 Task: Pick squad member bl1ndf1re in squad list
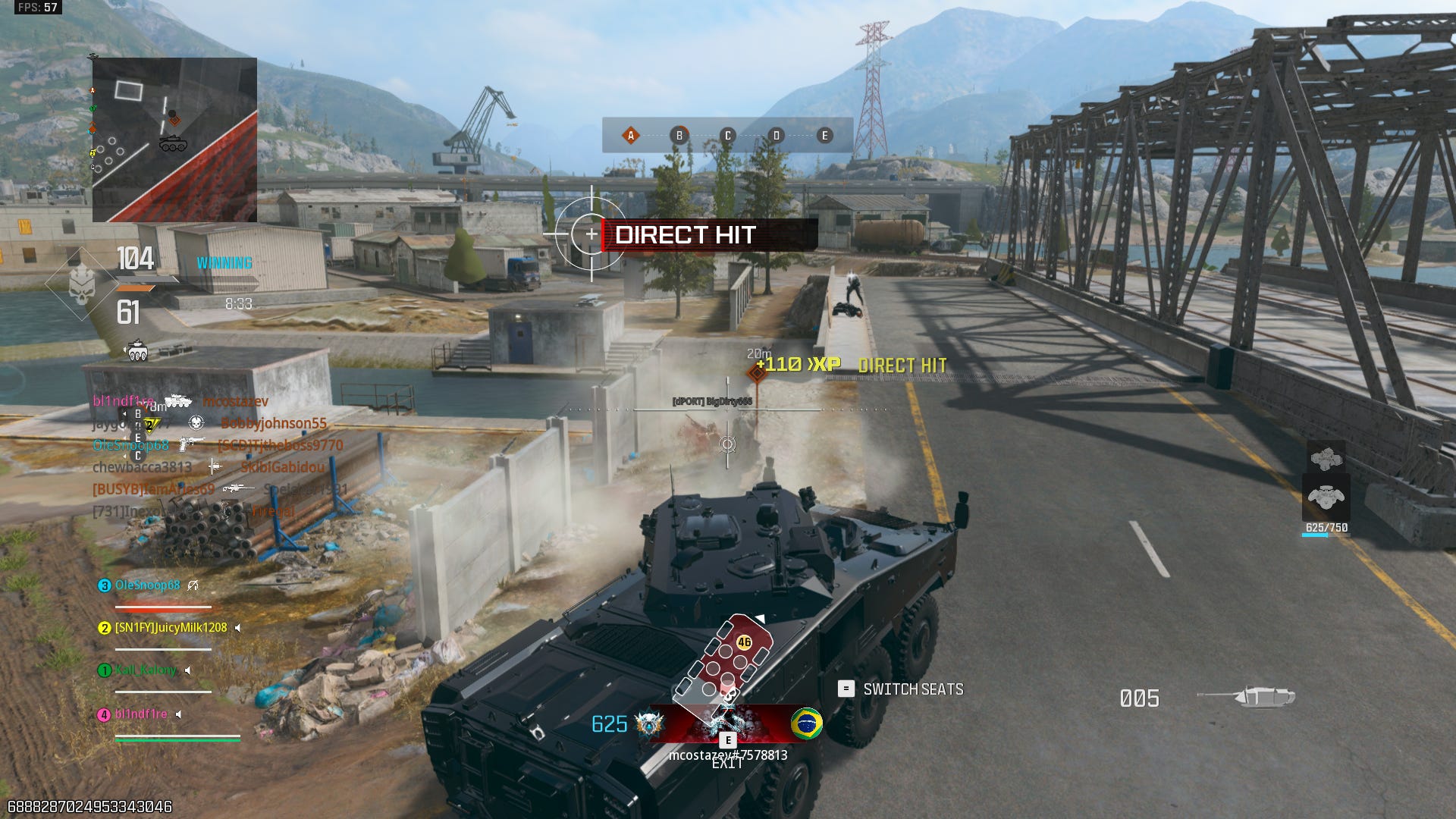pyautogui.click(x=141, y=714)
